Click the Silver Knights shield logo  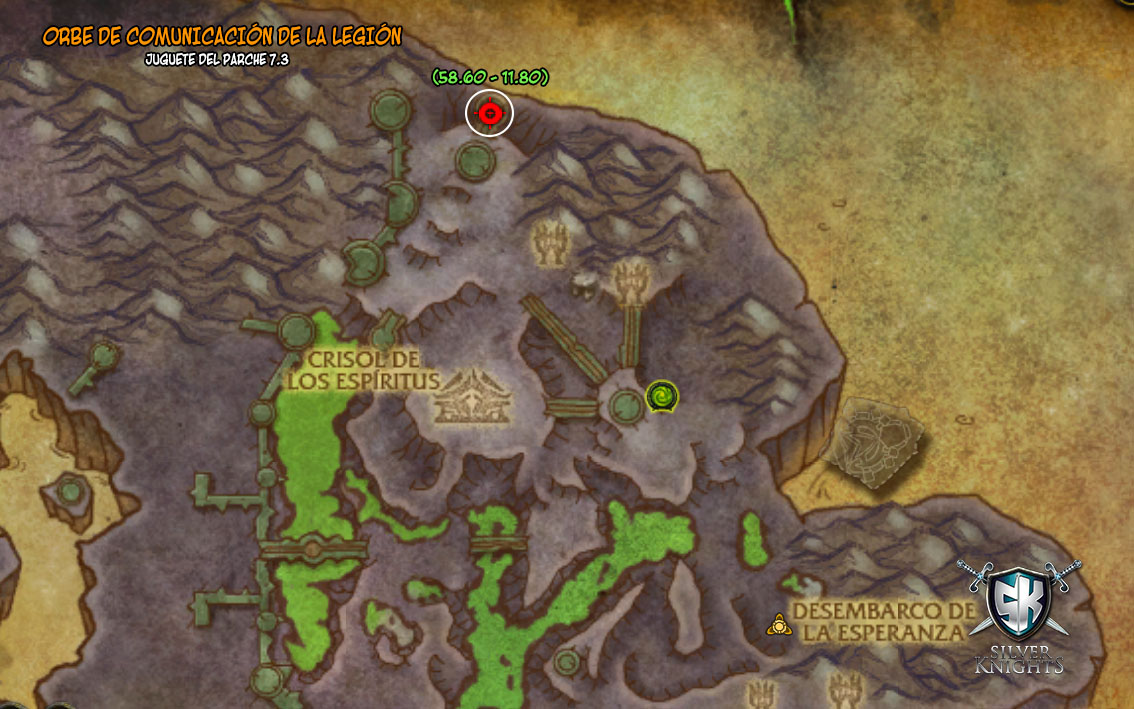(x=1018, y=601)
